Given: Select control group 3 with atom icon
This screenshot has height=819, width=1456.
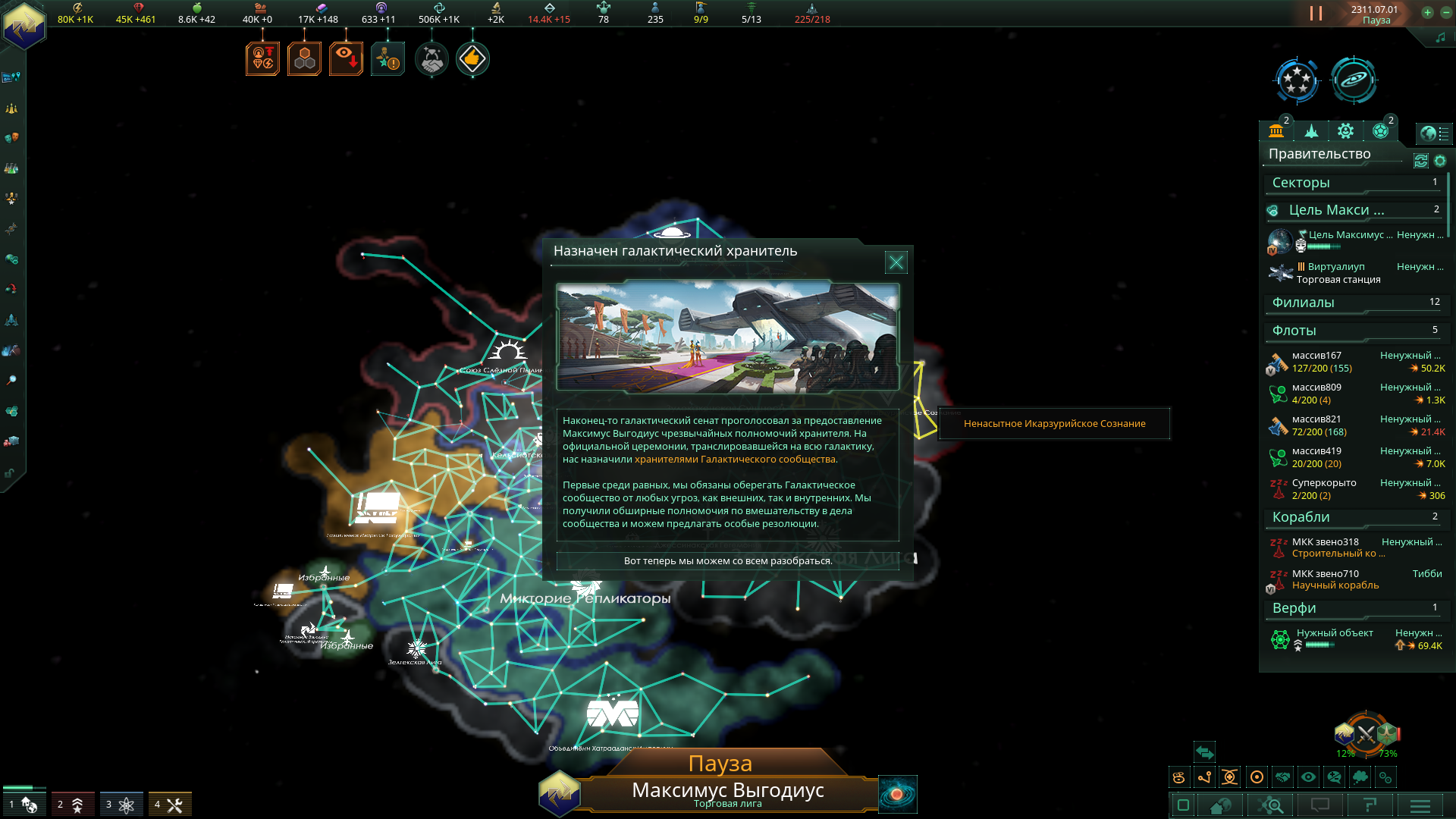Looking at the screenshot, I should 121,805.
